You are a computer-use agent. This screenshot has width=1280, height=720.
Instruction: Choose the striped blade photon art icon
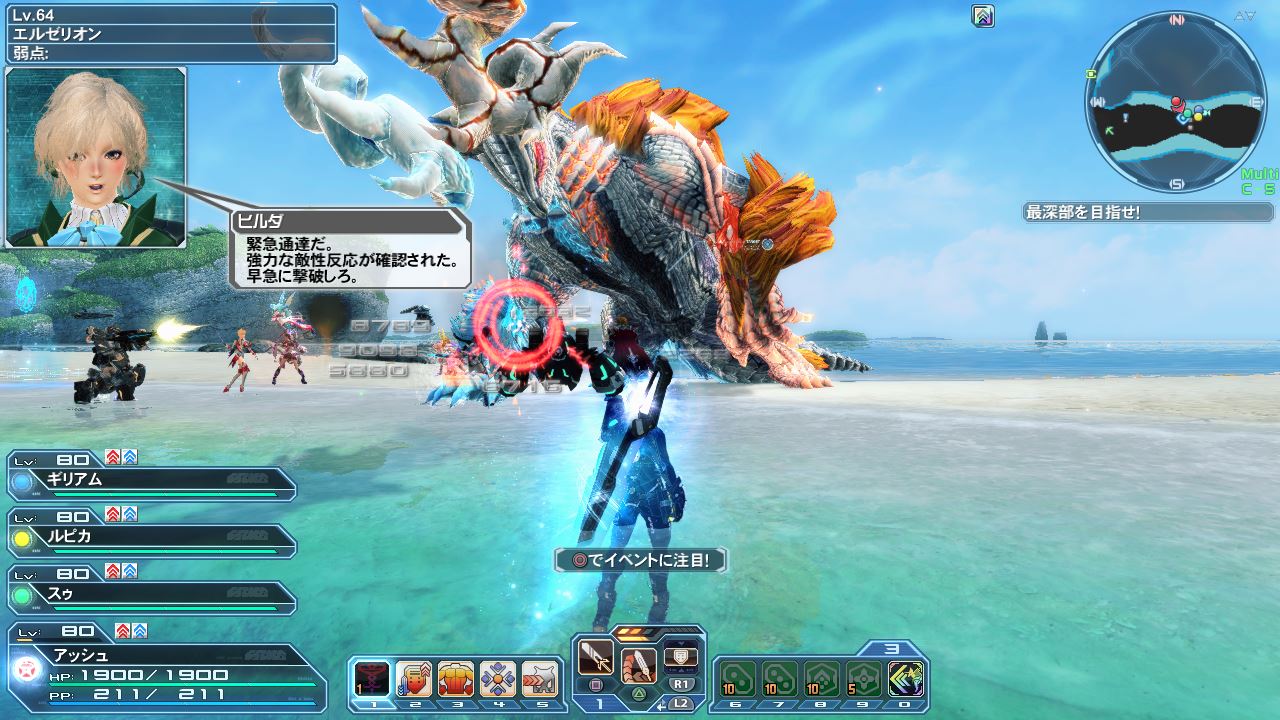tap(638, 664)
